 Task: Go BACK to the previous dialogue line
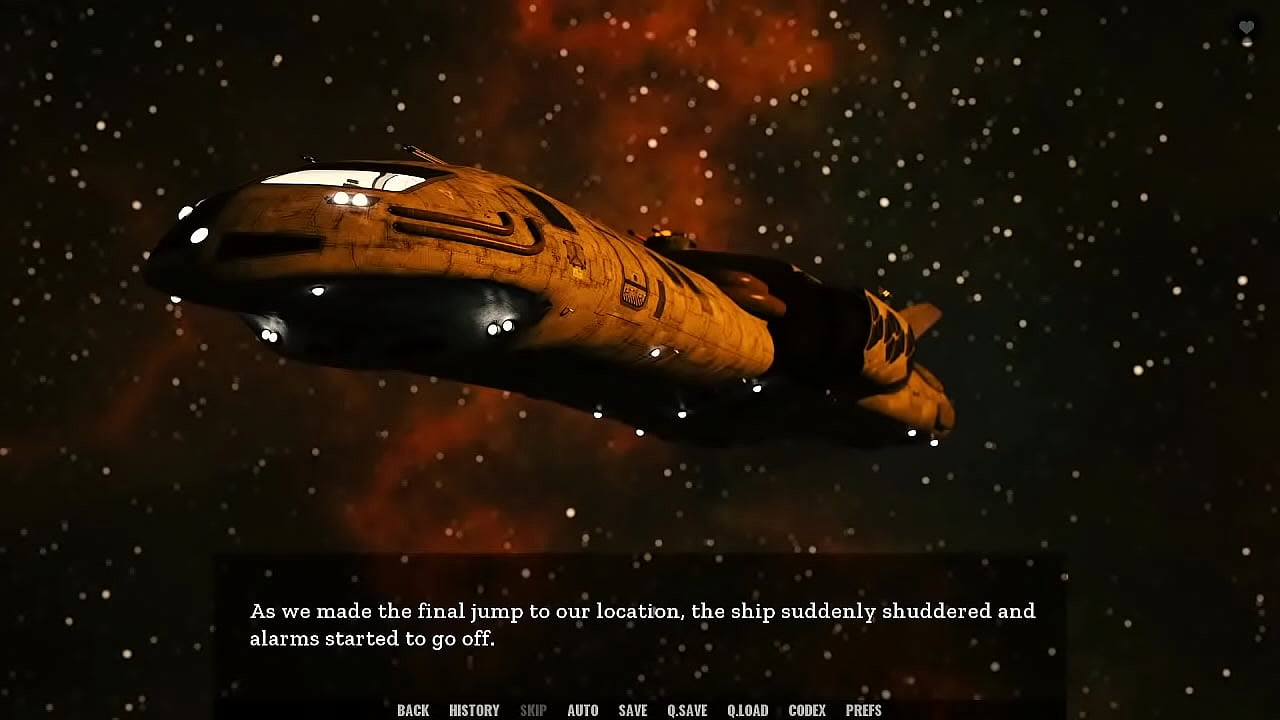(x=412, y=710)
